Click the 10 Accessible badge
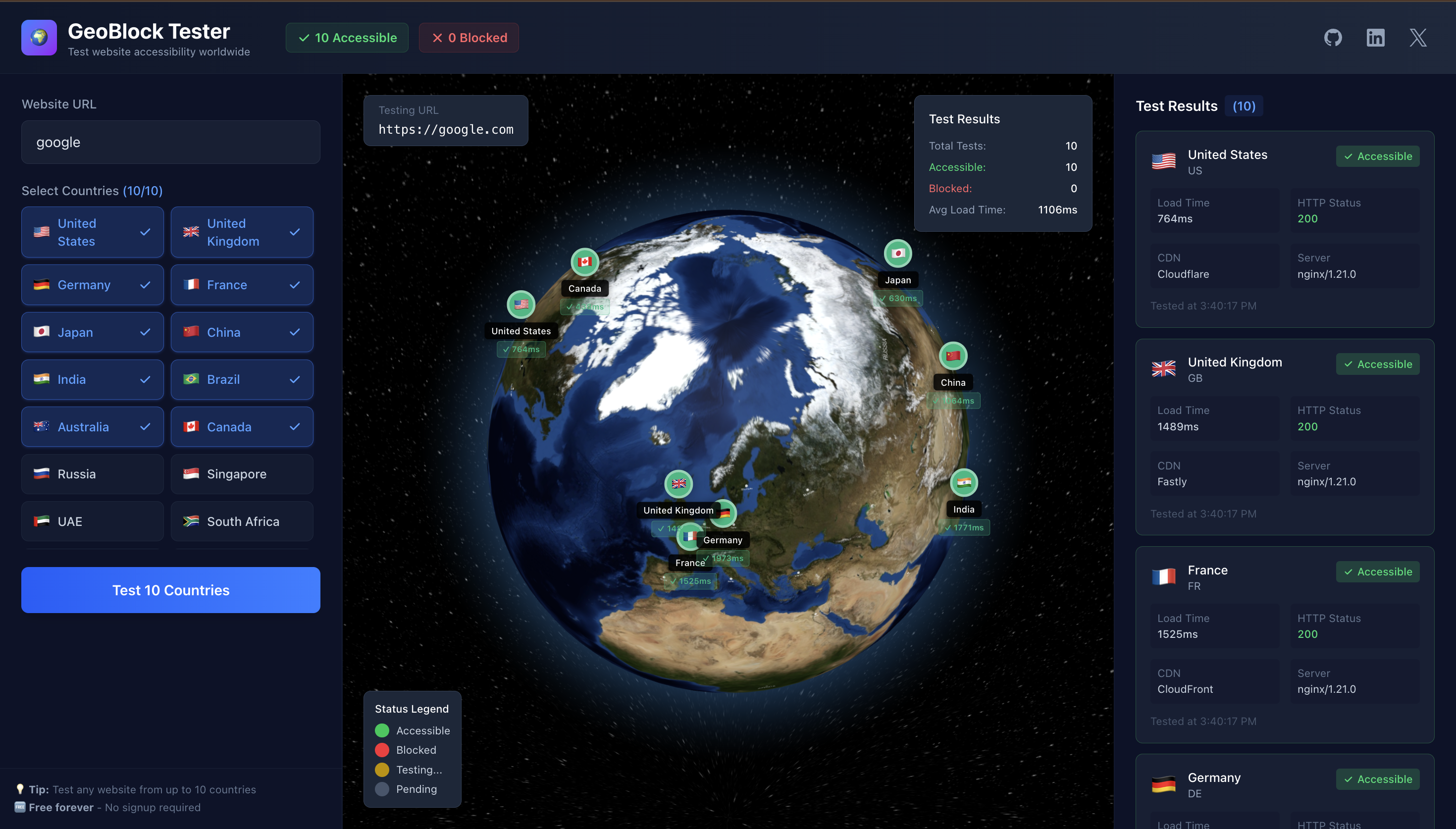This screenshot has width=1456, height=829. click(347, 38)
